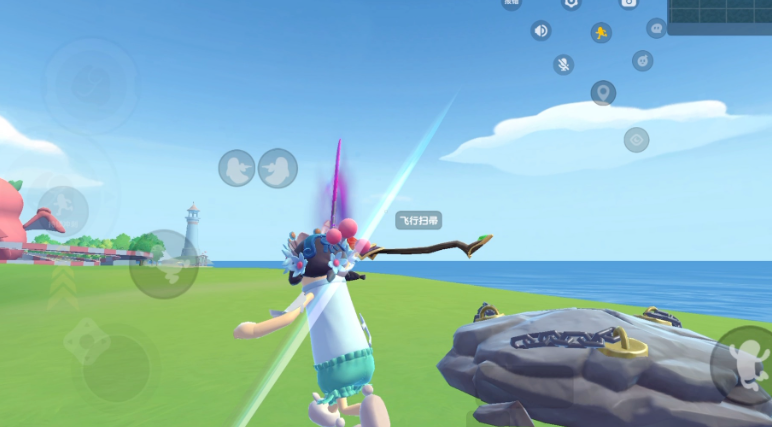Open the emoji face button
The width and height of the screenshot is (772, 427).
(x=642, y=61)
